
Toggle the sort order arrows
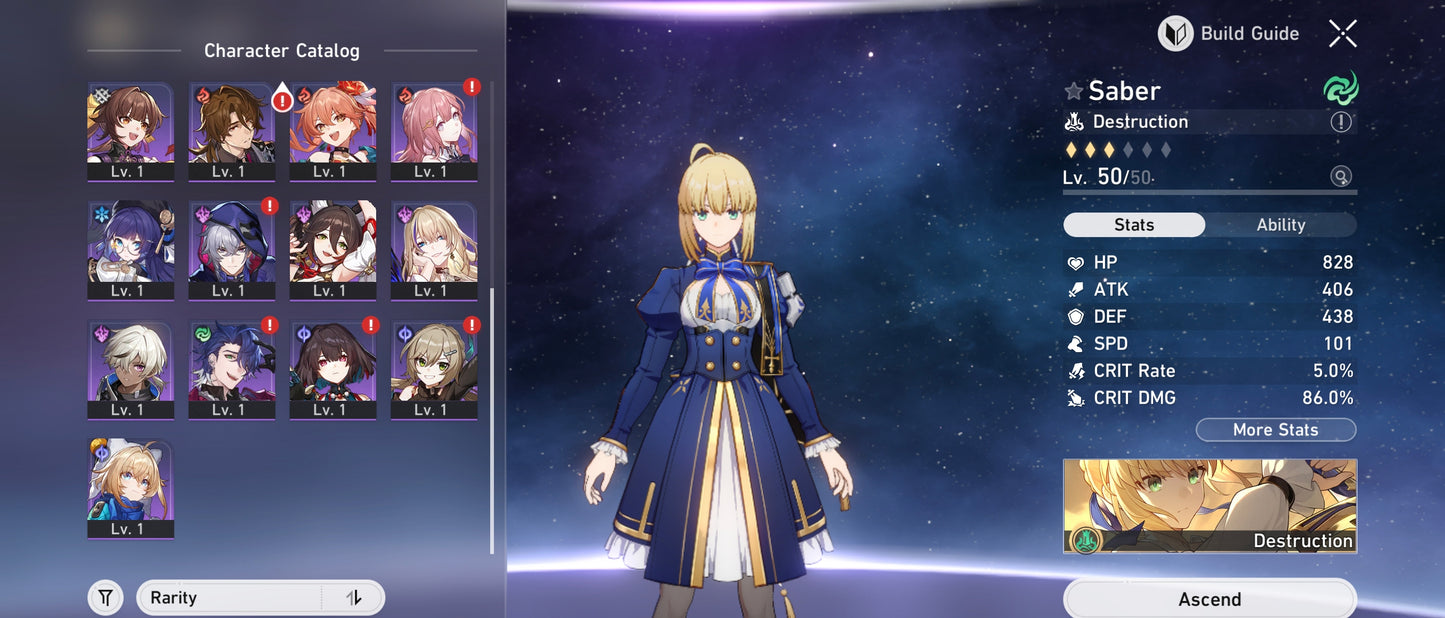point(353,598)
